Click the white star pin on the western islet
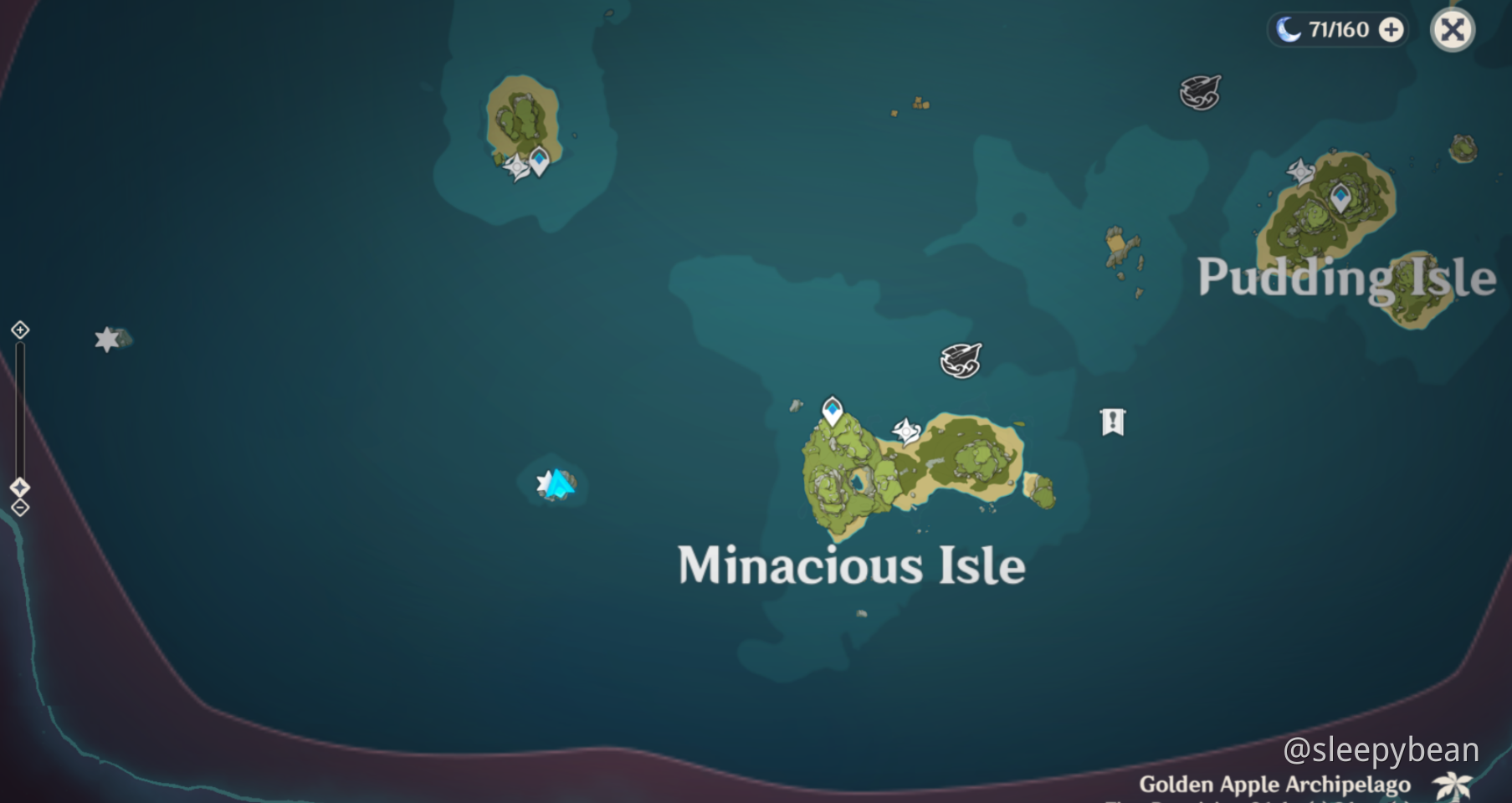Screen dimensions: 1512x803 point(105,340)
